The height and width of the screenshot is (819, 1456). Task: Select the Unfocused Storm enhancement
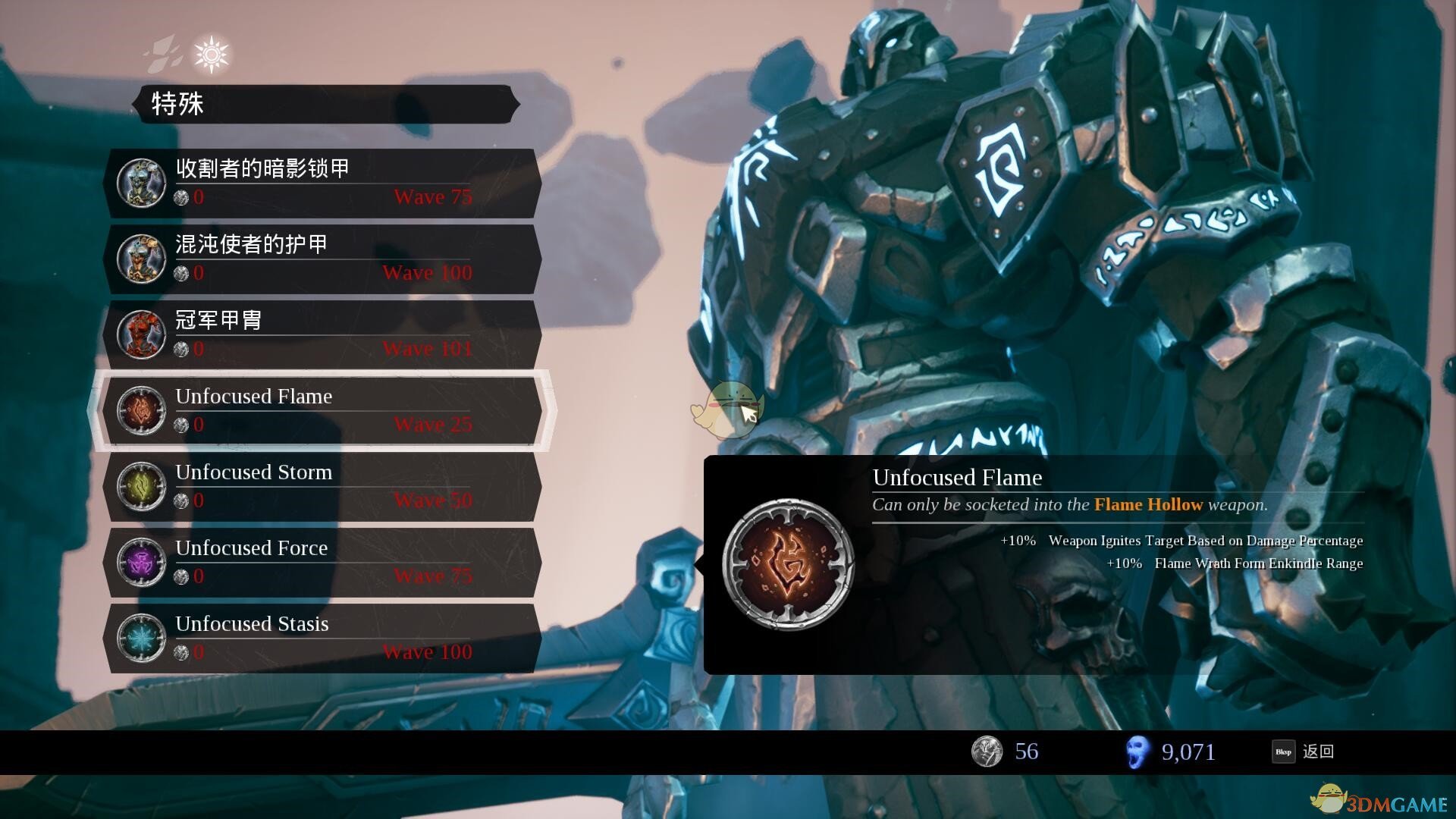[x=322, y=486]
